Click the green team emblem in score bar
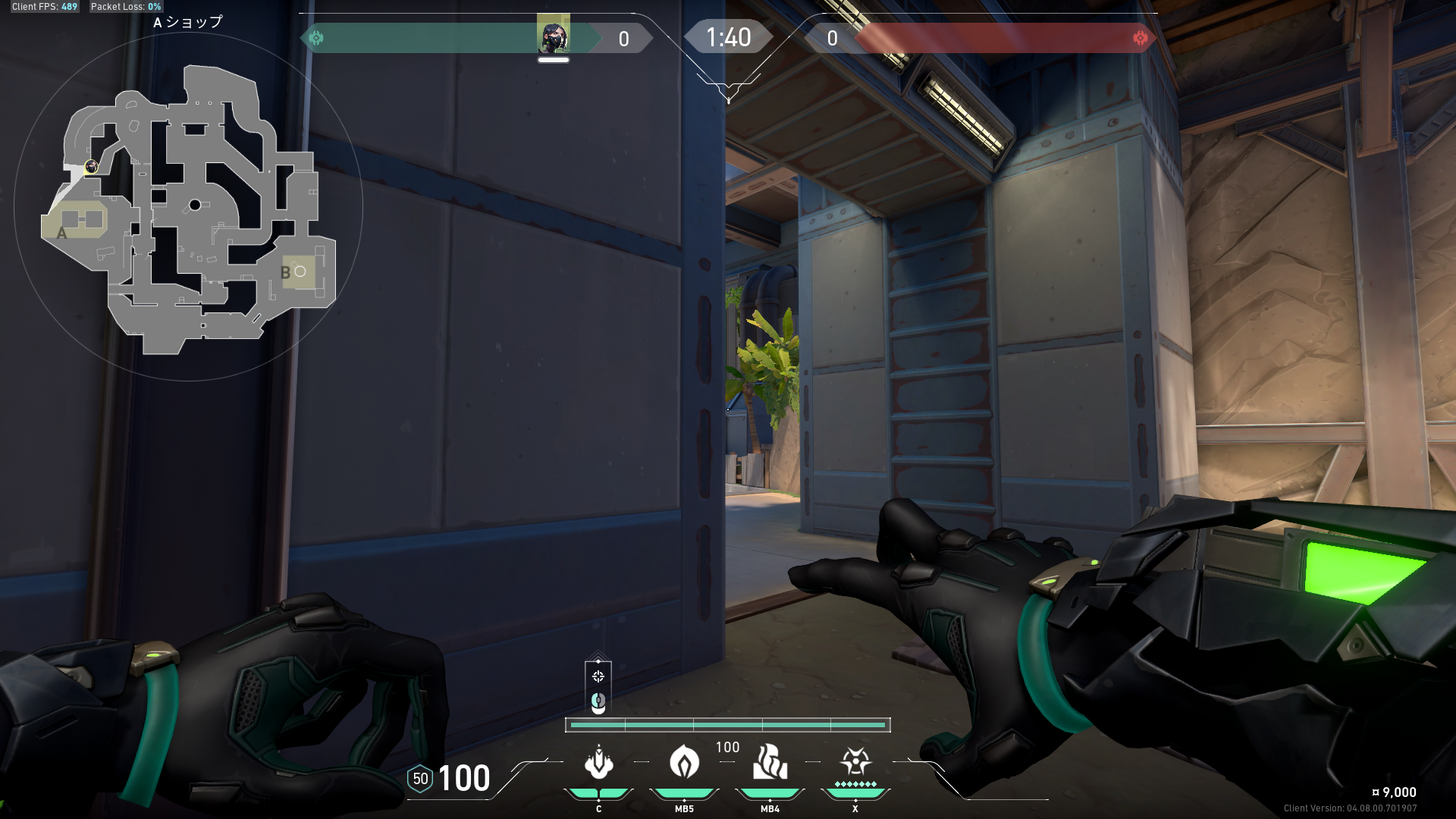Viewport: 1456px width, 819px height. coord(316,38)
